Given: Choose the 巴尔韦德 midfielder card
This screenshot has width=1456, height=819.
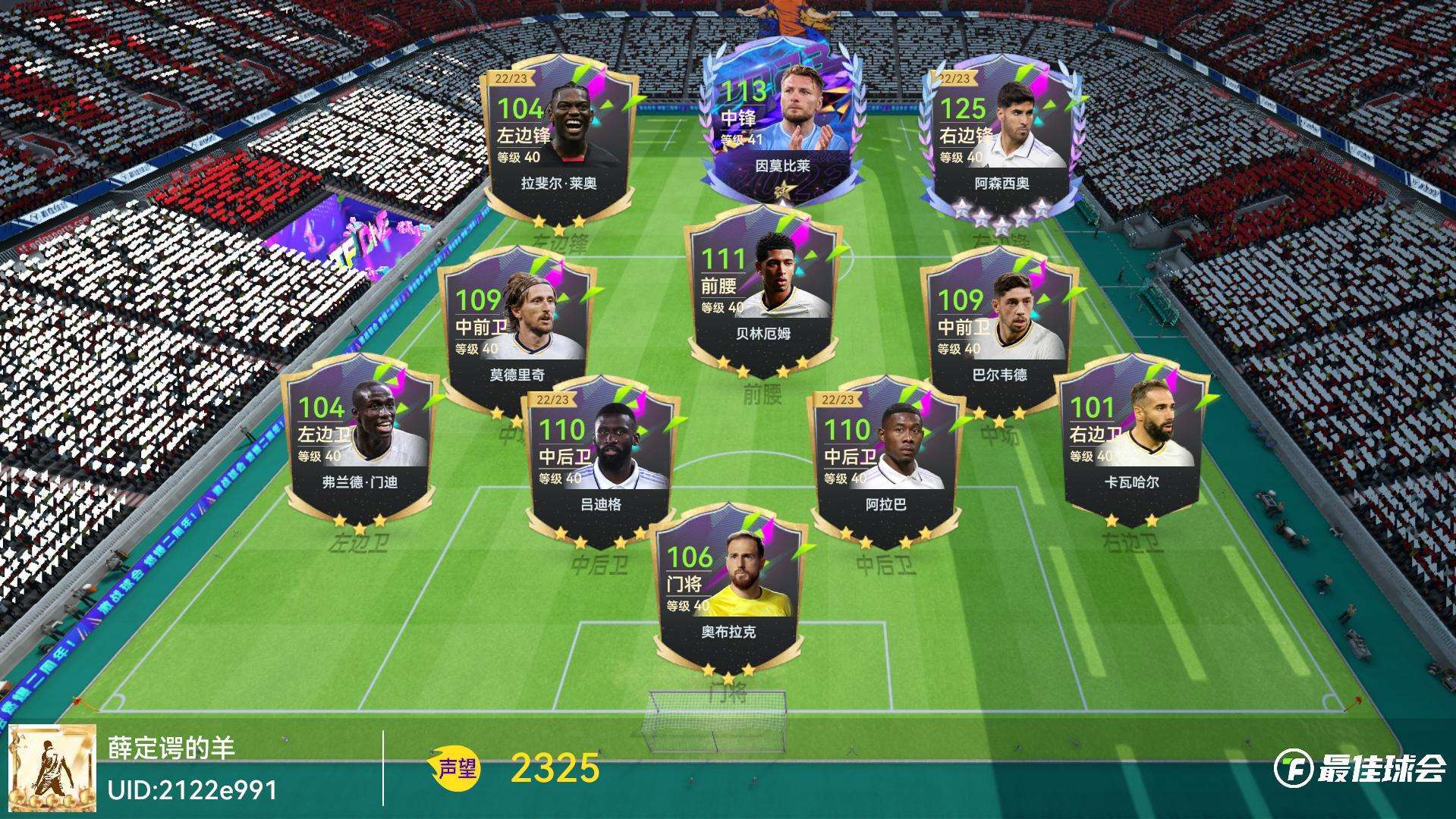Looking at the screenshot, I should [999, 330].
